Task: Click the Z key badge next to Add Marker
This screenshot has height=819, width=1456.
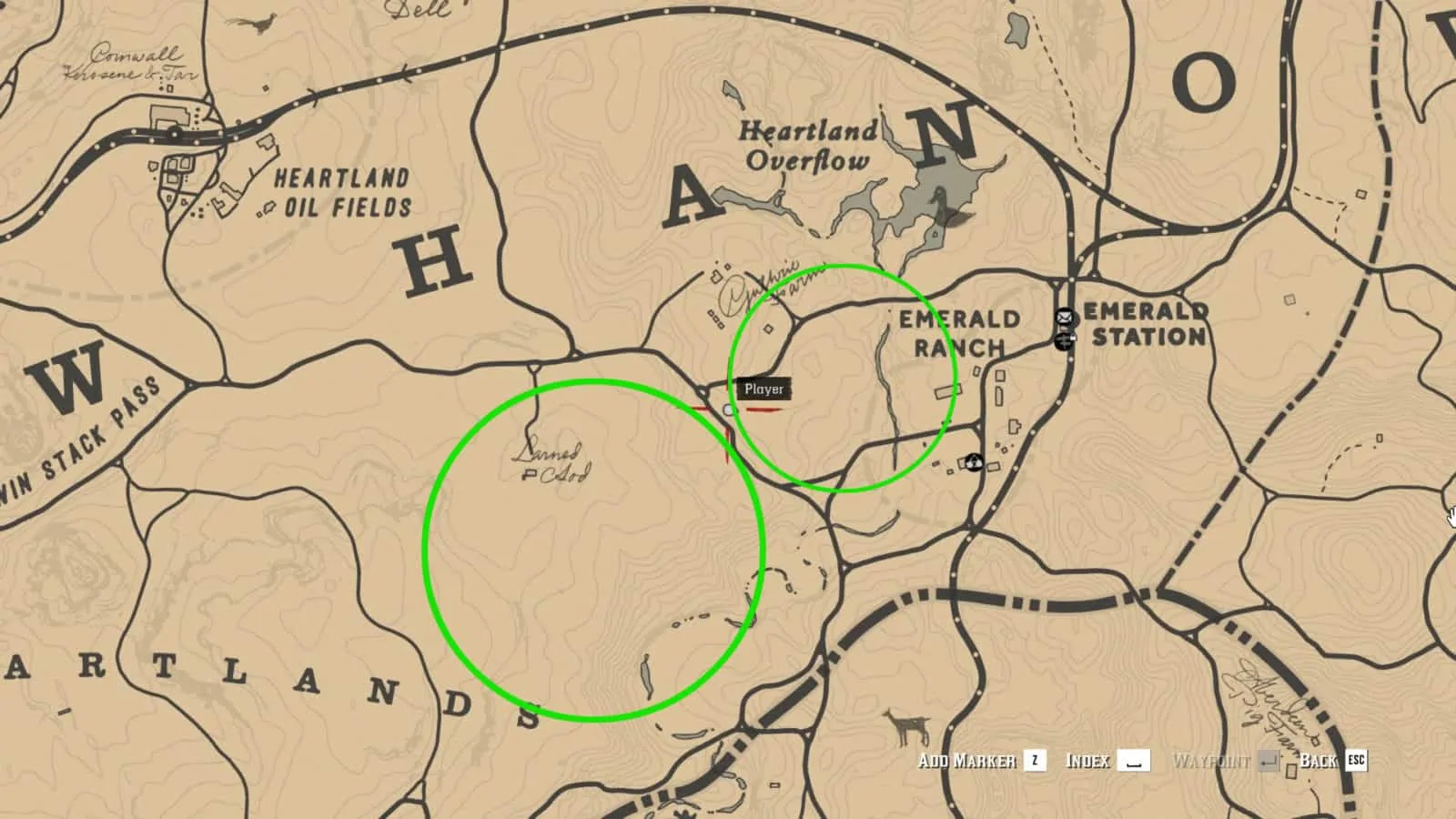Action: pos(1036,759)
